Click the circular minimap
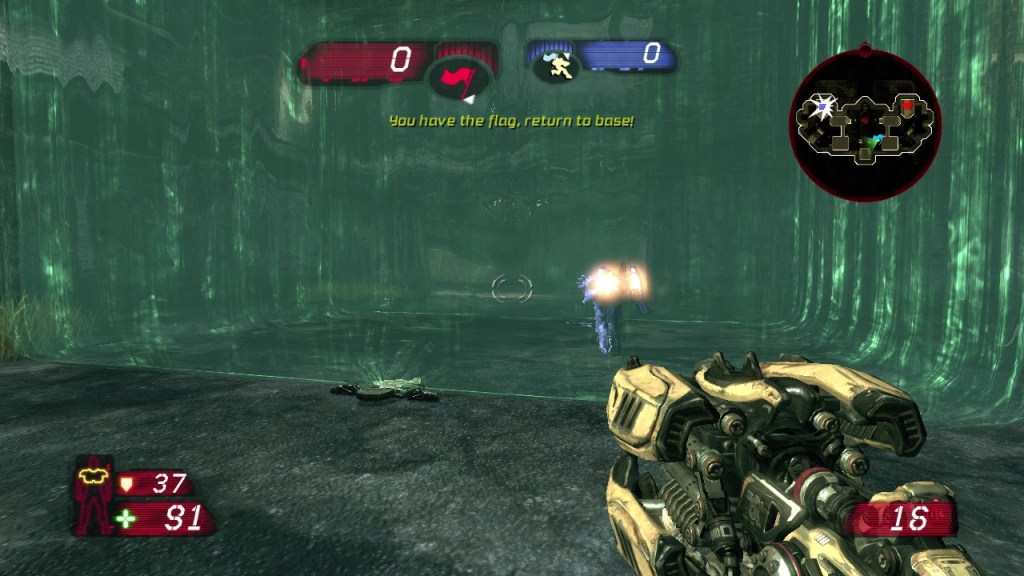This screenshot has height=576, width=1024. [x=865, y=123]
